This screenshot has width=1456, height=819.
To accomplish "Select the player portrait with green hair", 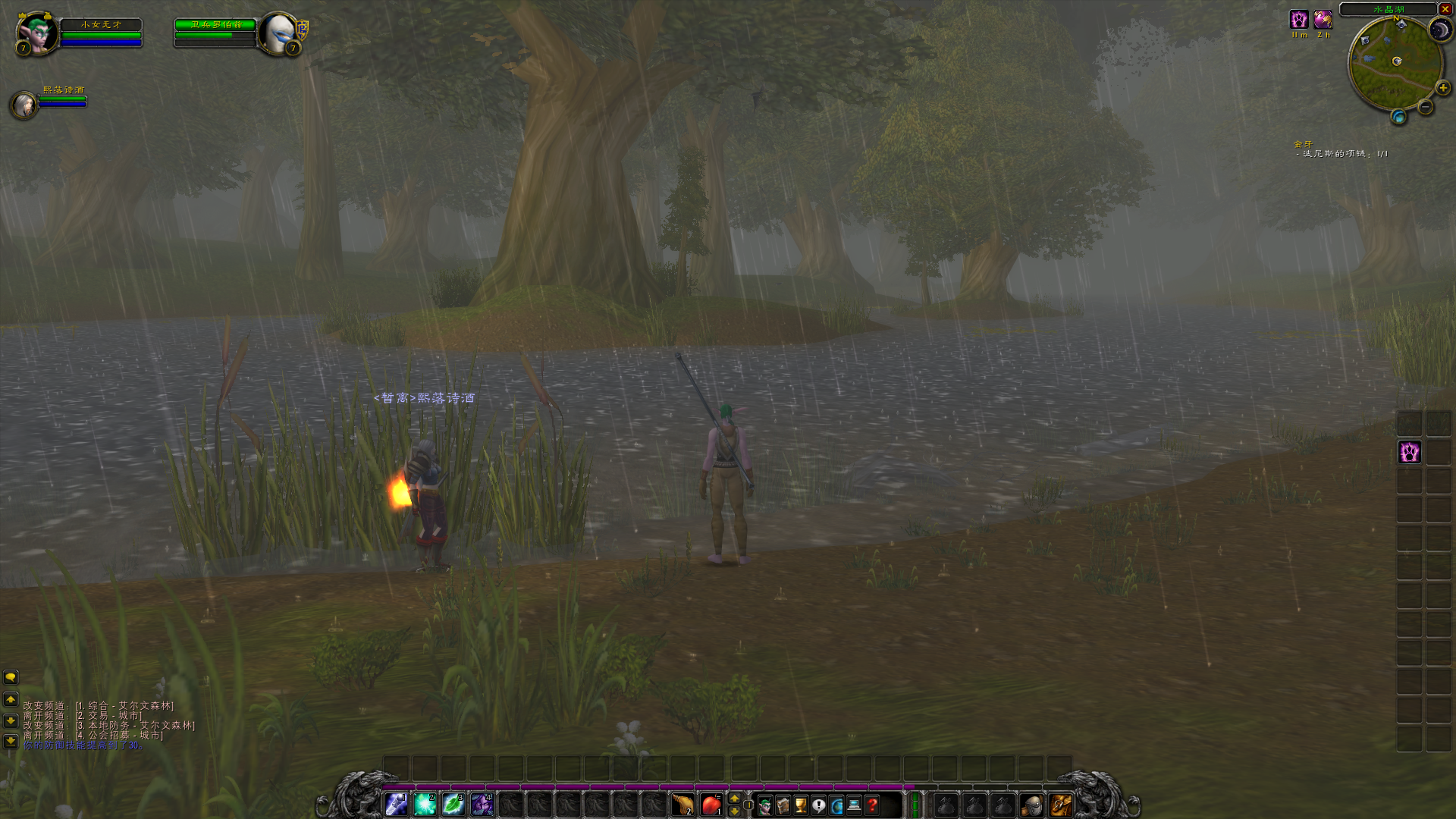I will 36,33.
